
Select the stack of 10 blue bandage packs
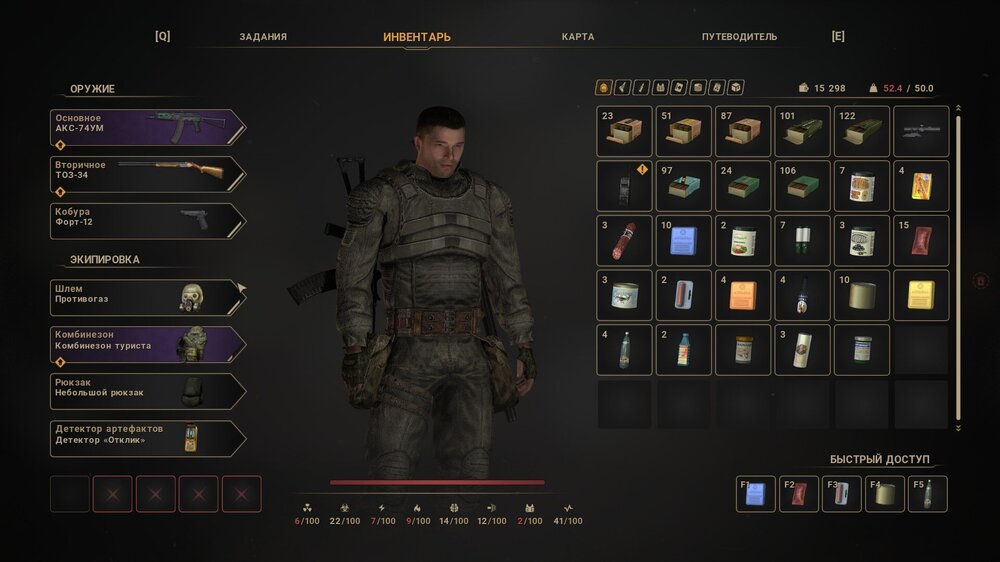pos(684,240)
